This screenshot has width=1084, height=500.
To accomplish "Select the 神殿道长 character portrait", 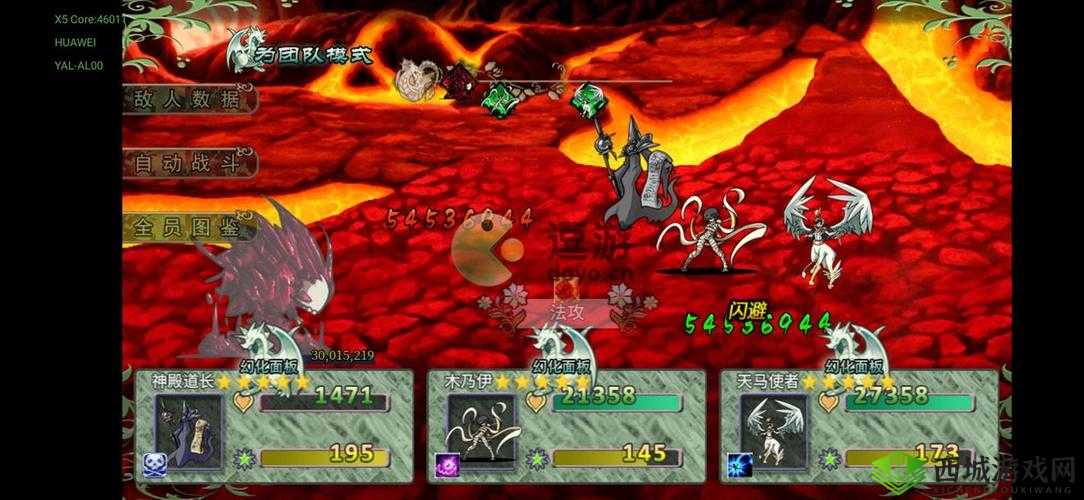I will click(187, 429).
